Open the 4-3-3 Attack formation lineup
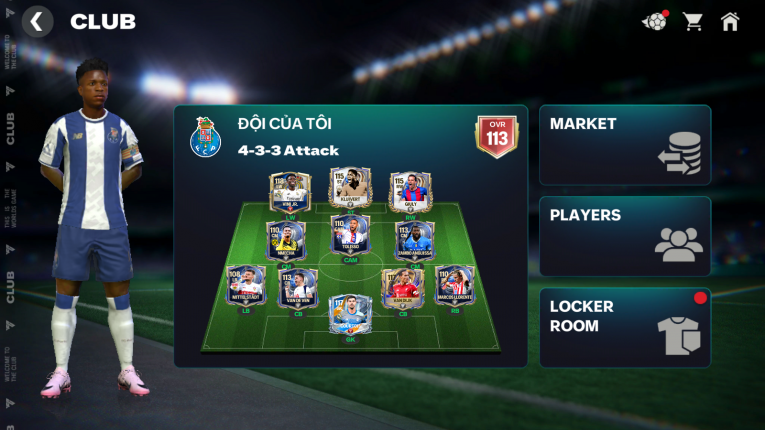Image resolution: width=765 pixels, height=430 pixels. [x=288, y=151]
